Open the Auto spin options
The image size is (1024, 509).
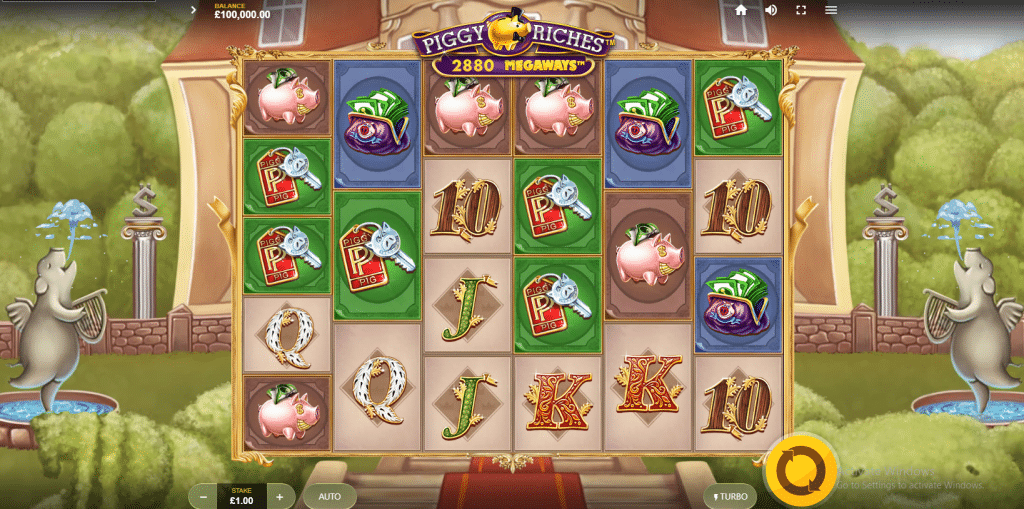(330, 496)
